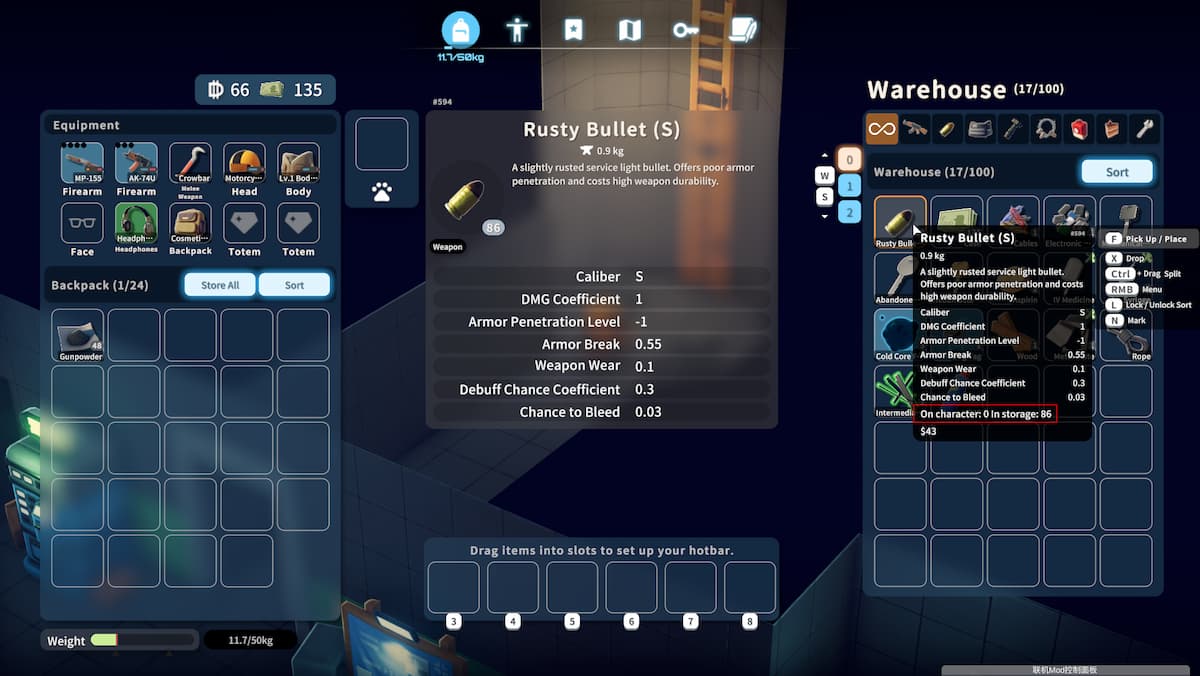Open the notes journal tab

[x=742, y=30]
